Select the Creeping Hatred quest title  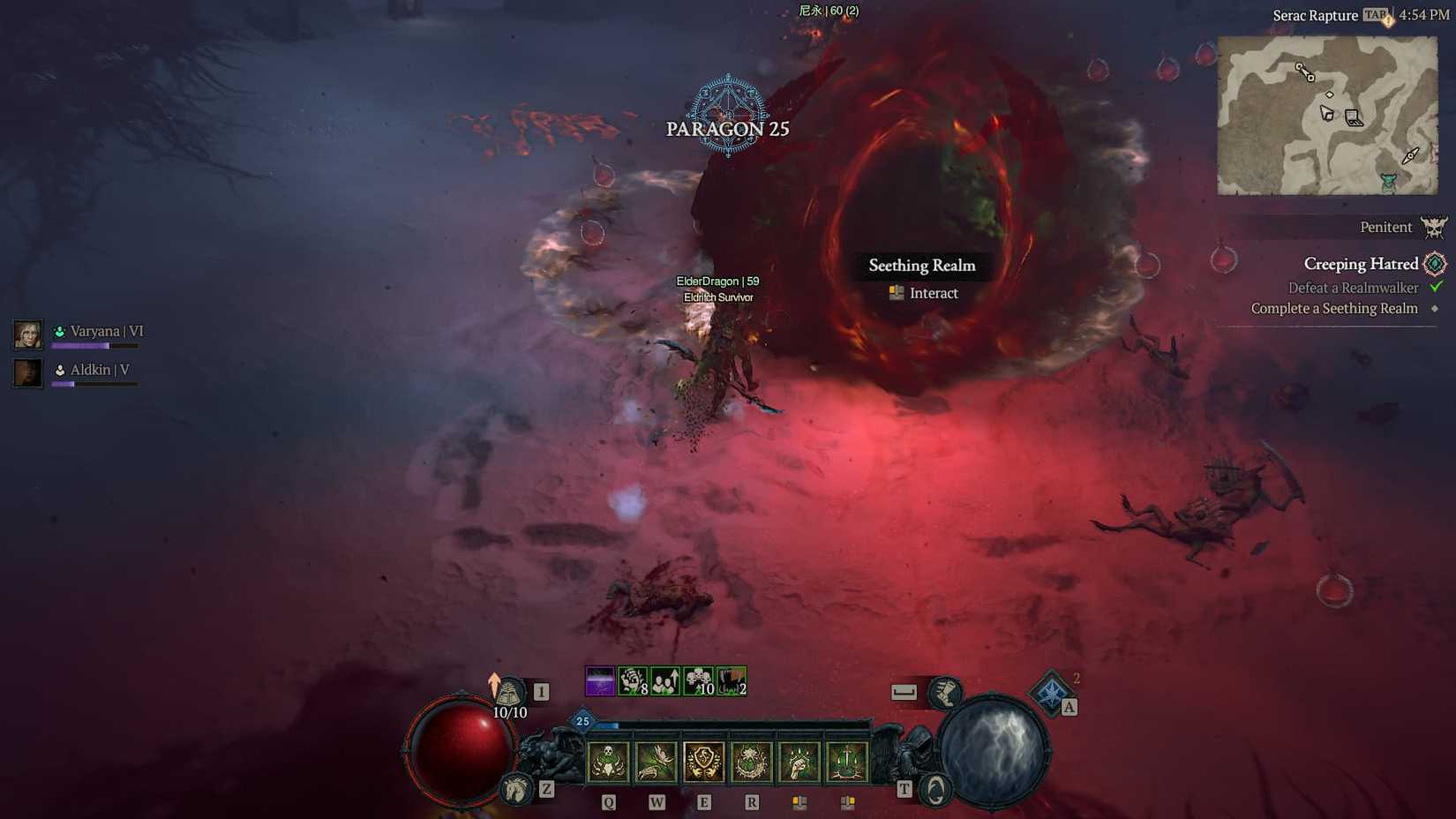click(1362, 264)
